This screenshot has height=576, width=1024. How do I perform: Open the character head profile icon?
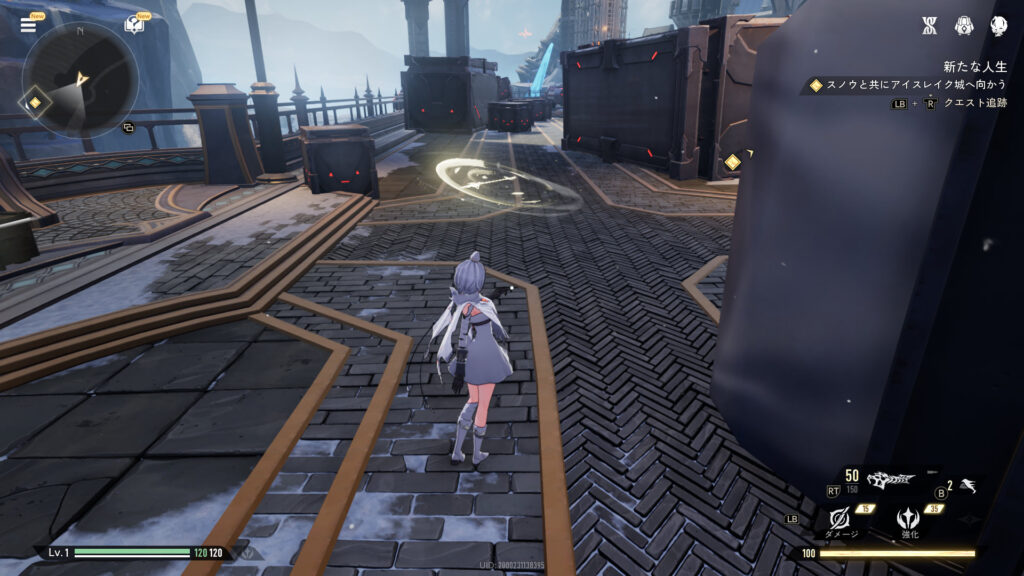(998, 26)
